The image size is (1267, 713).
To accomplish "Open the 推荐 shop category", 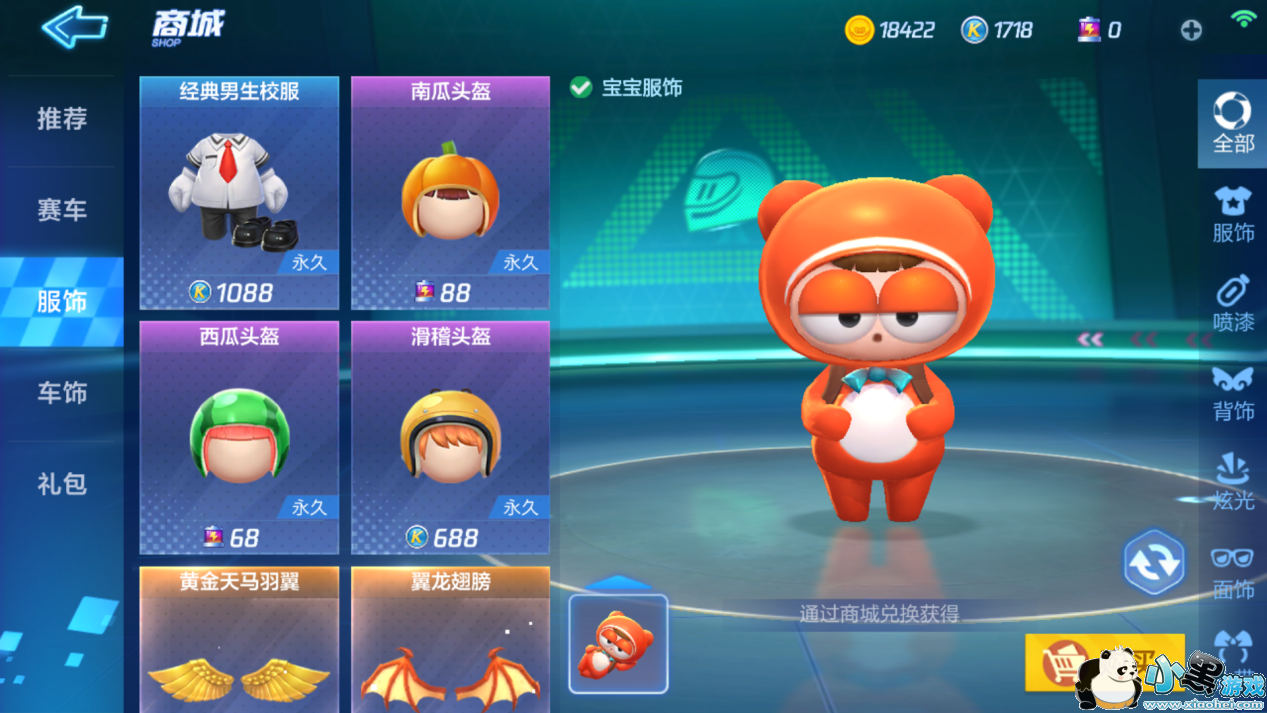I will [62, 119].
